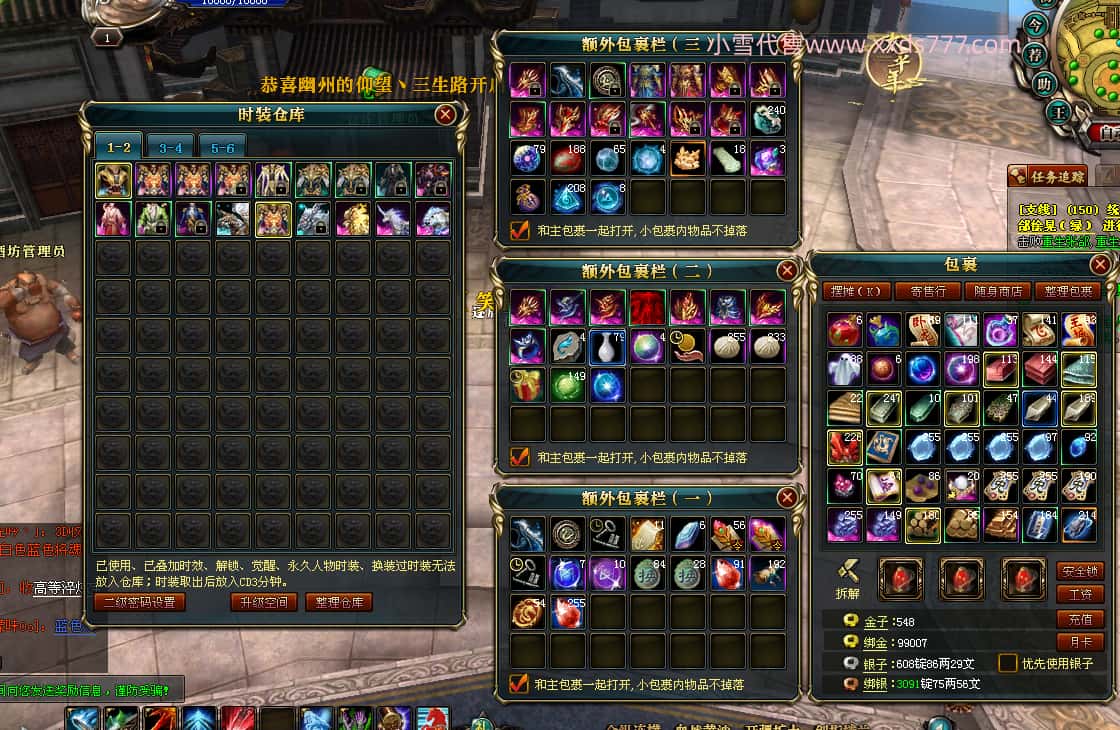Screen dimensions: 1120x730
Task: Click the 工资 salary button
Action: pos(1080,595)
